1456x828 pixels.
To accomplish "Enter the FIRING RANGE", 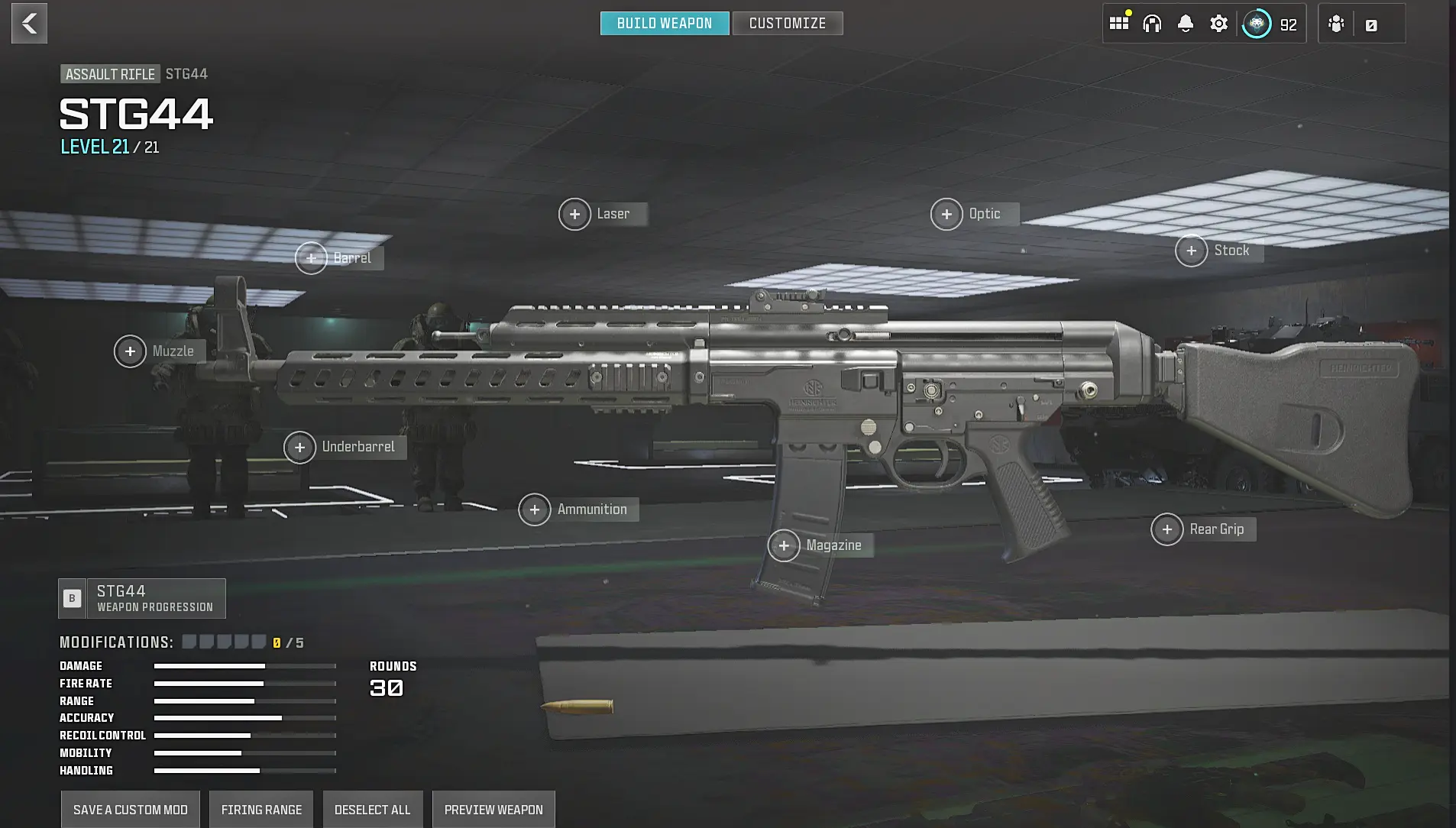I will point(260,809).
